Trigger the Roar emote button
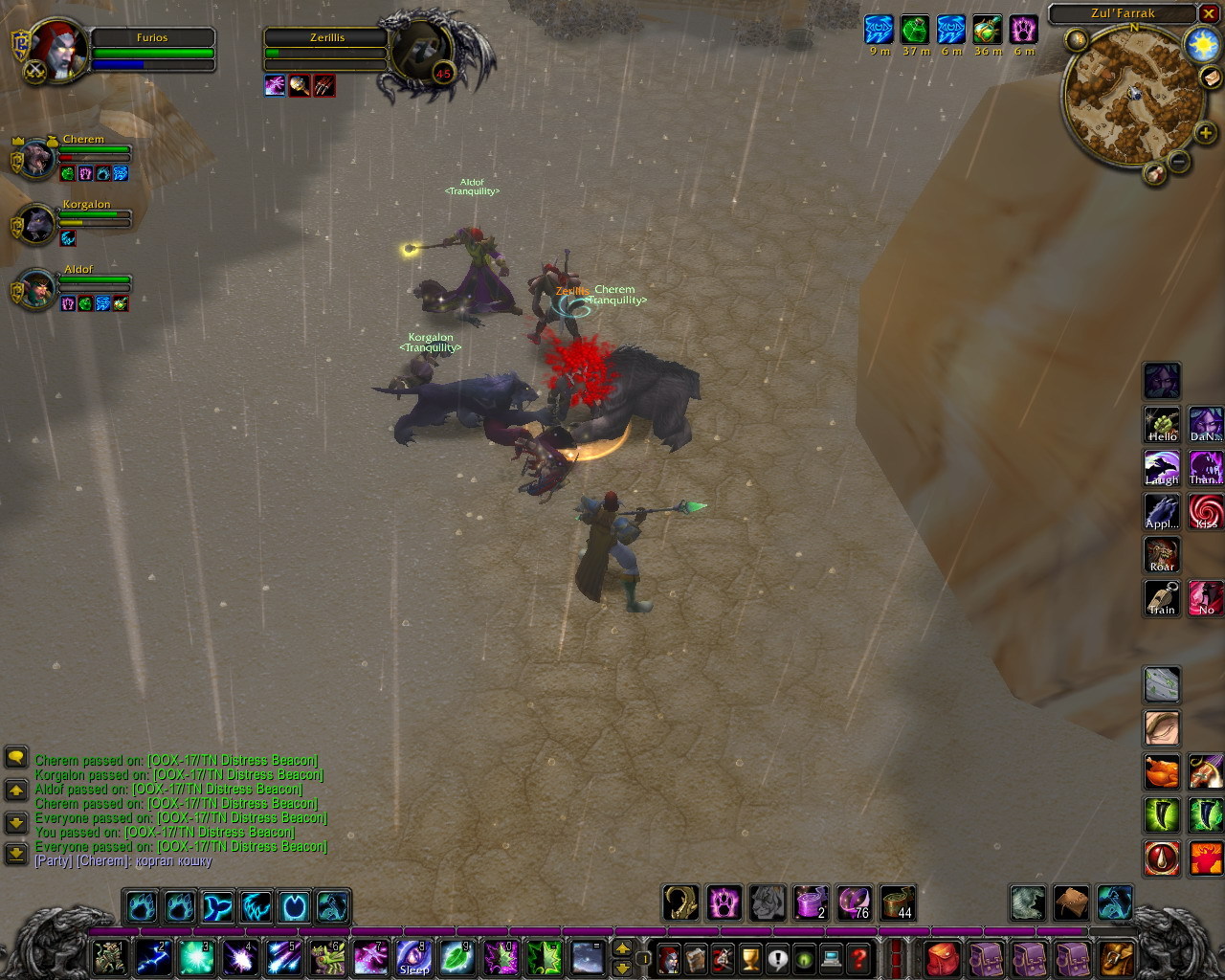The width and height of the screenshot is (1225, 980). 1162,554
